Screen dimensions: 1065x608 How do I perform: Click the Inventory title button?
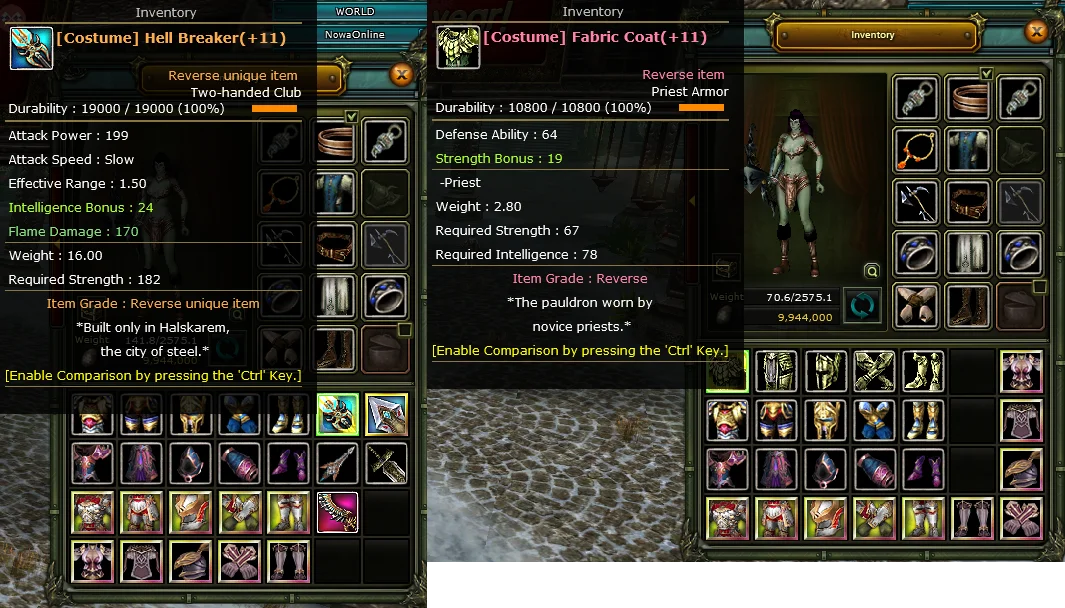click(x=872, y=35)
